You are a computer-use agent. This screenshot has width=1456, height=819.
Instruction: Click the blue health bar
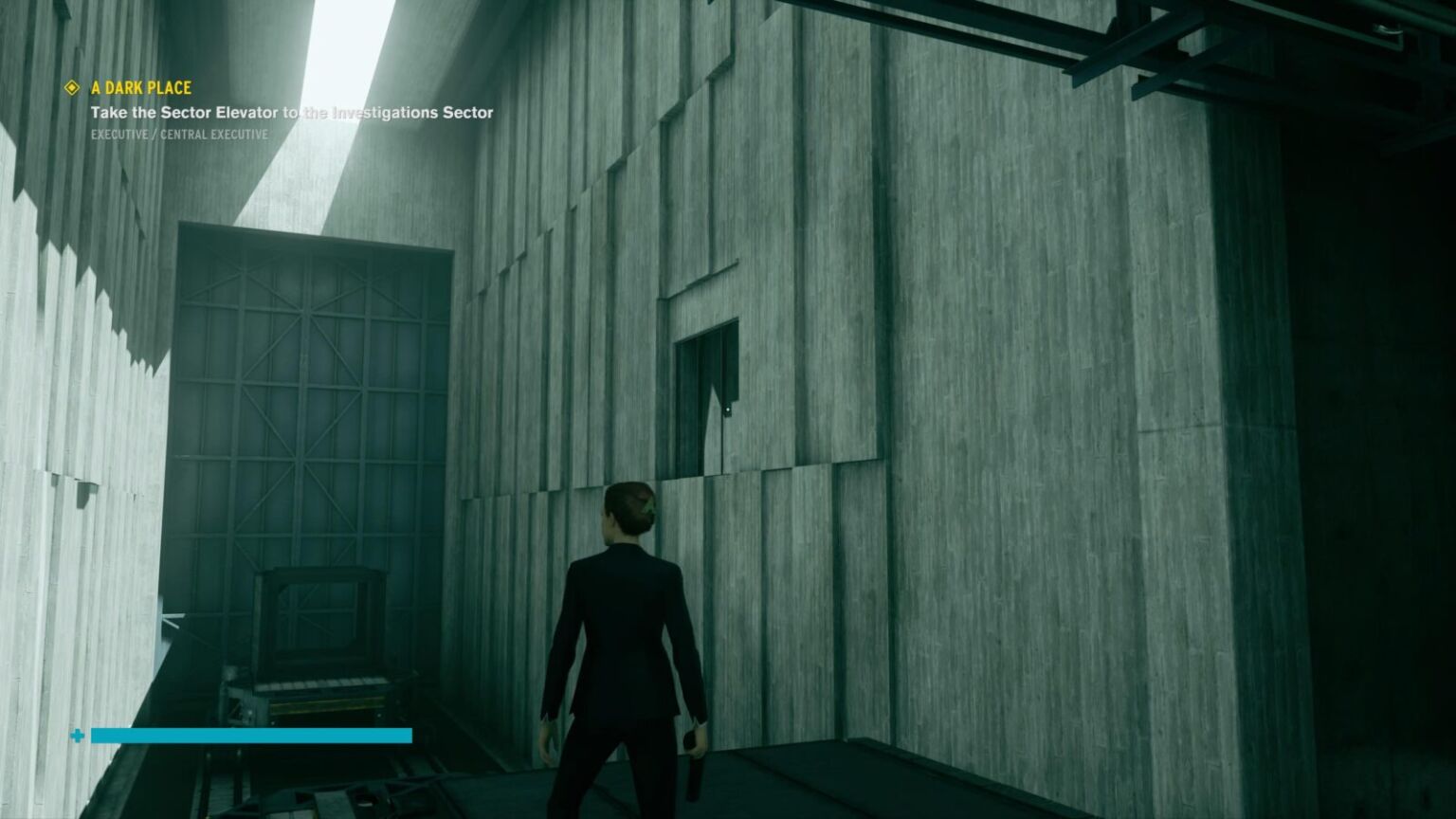251,736
